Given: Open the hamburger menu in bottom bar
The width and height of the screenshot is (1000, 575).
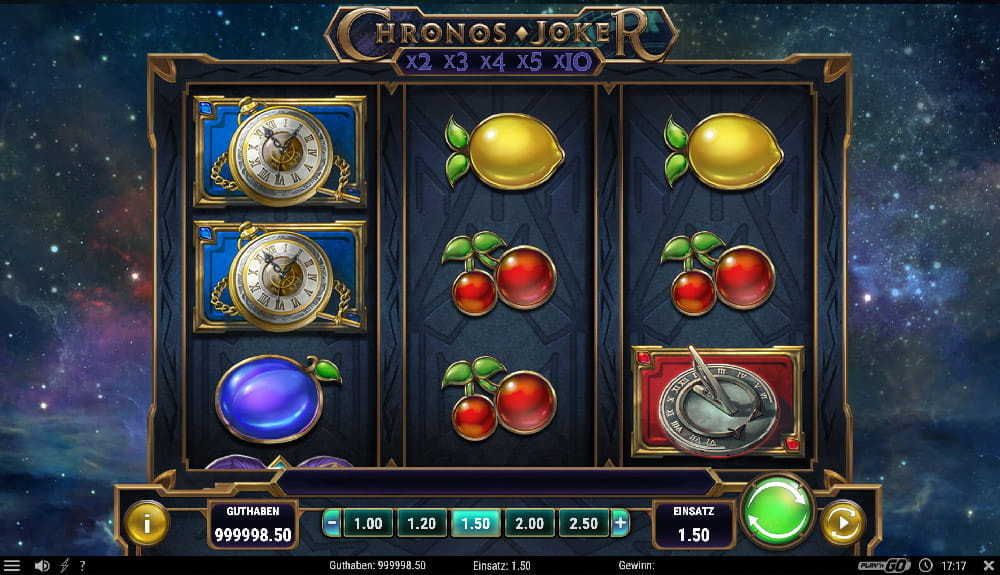Looking at the screenshot, I should tap(12, 566).
